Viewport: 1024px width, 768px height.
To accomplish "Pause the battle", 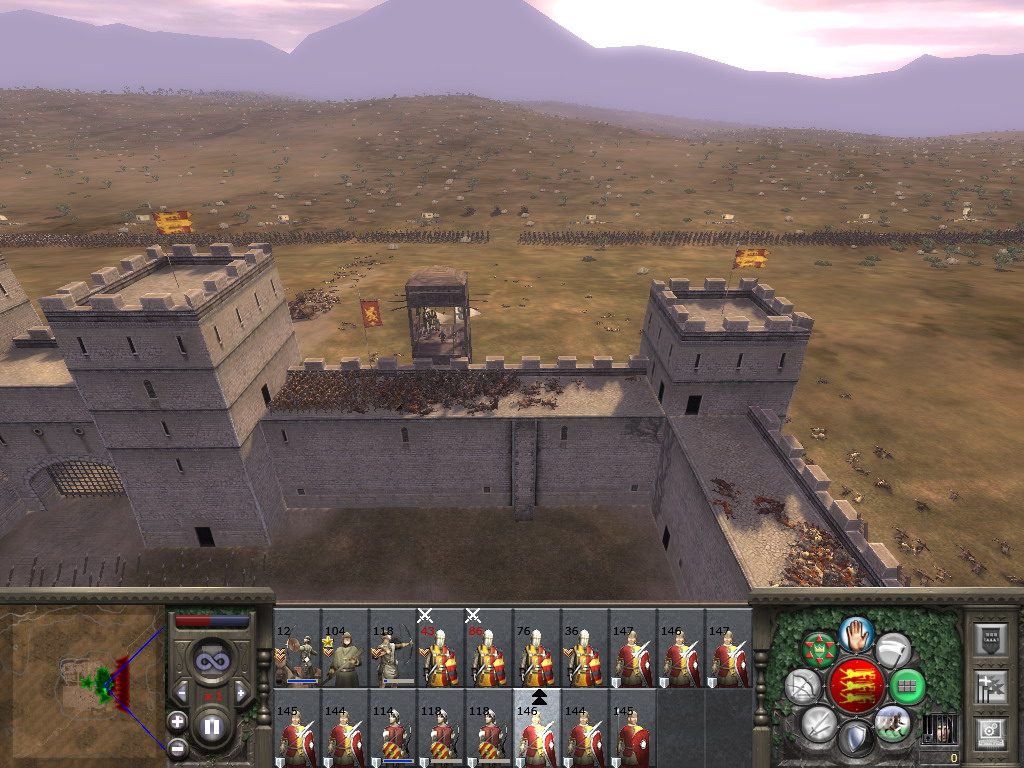I will click(x=211, y=727).
